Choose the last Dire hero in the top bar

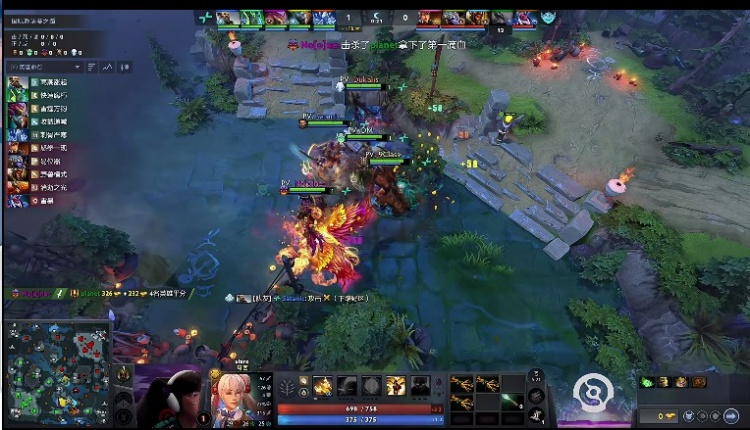[526, 17]
